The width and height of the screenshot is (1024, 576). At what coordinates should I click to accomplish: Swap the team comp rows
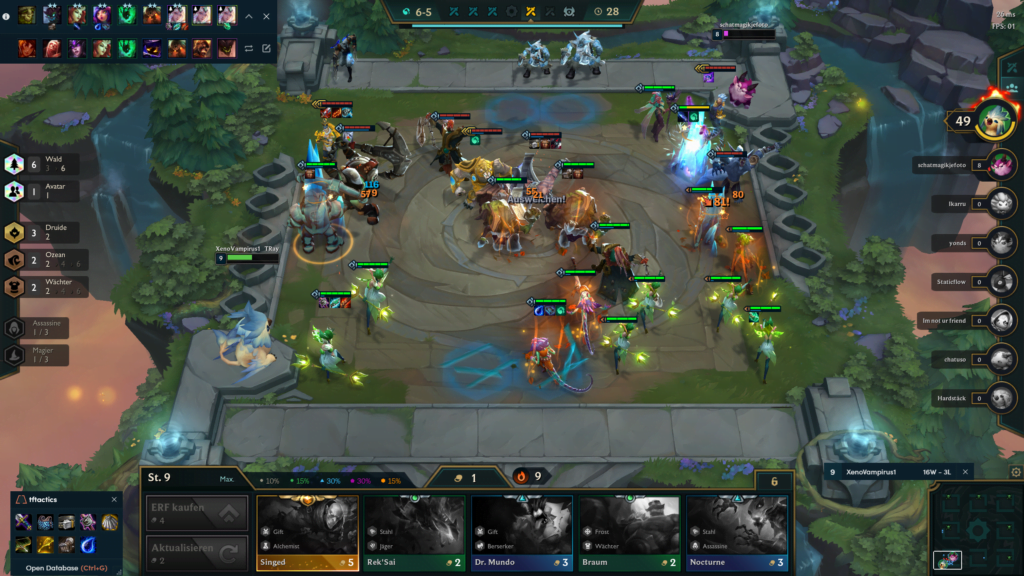click(x=249, y=48)
